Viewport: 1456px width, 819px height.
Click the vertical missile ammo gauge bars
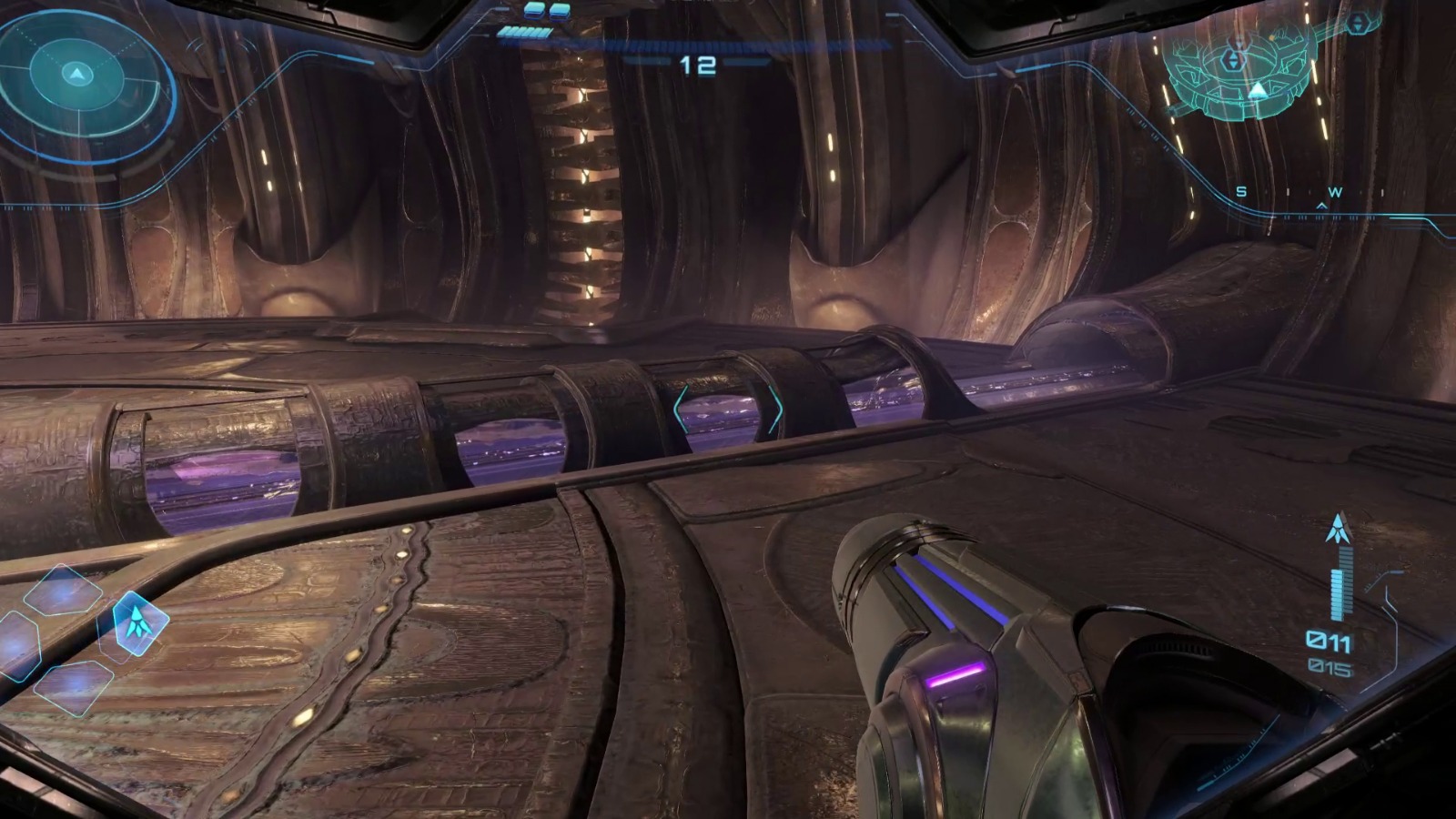coord(1340,587)
